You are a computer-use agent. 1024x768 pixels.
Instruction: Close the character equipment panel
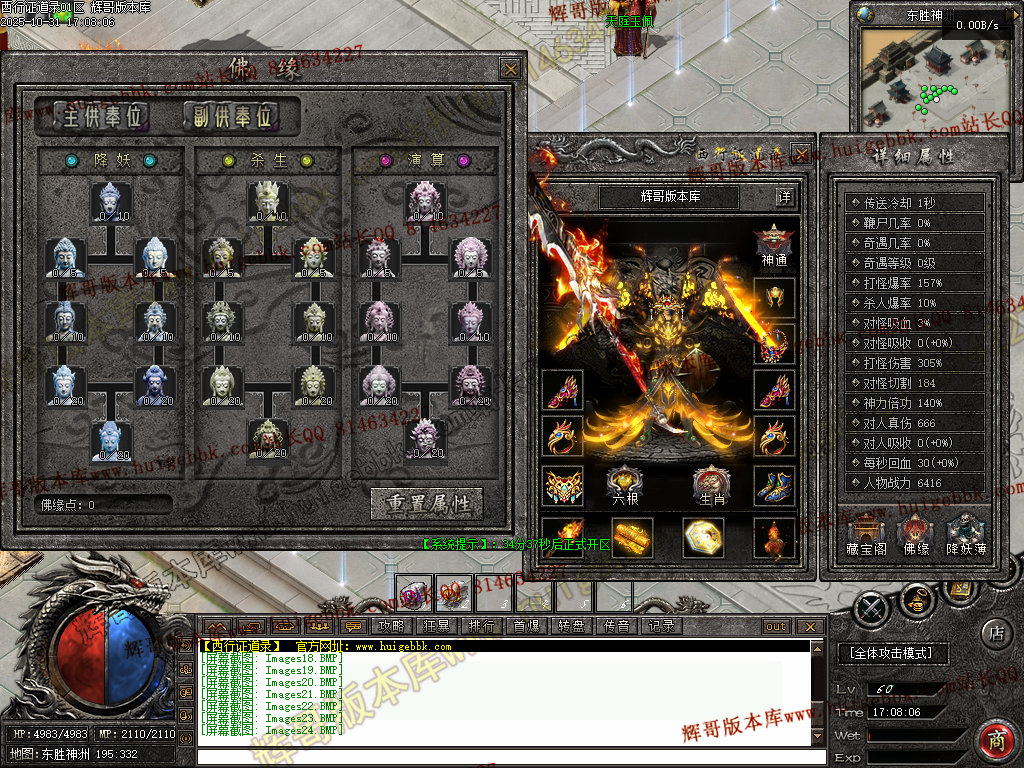(x=800, y=153)
